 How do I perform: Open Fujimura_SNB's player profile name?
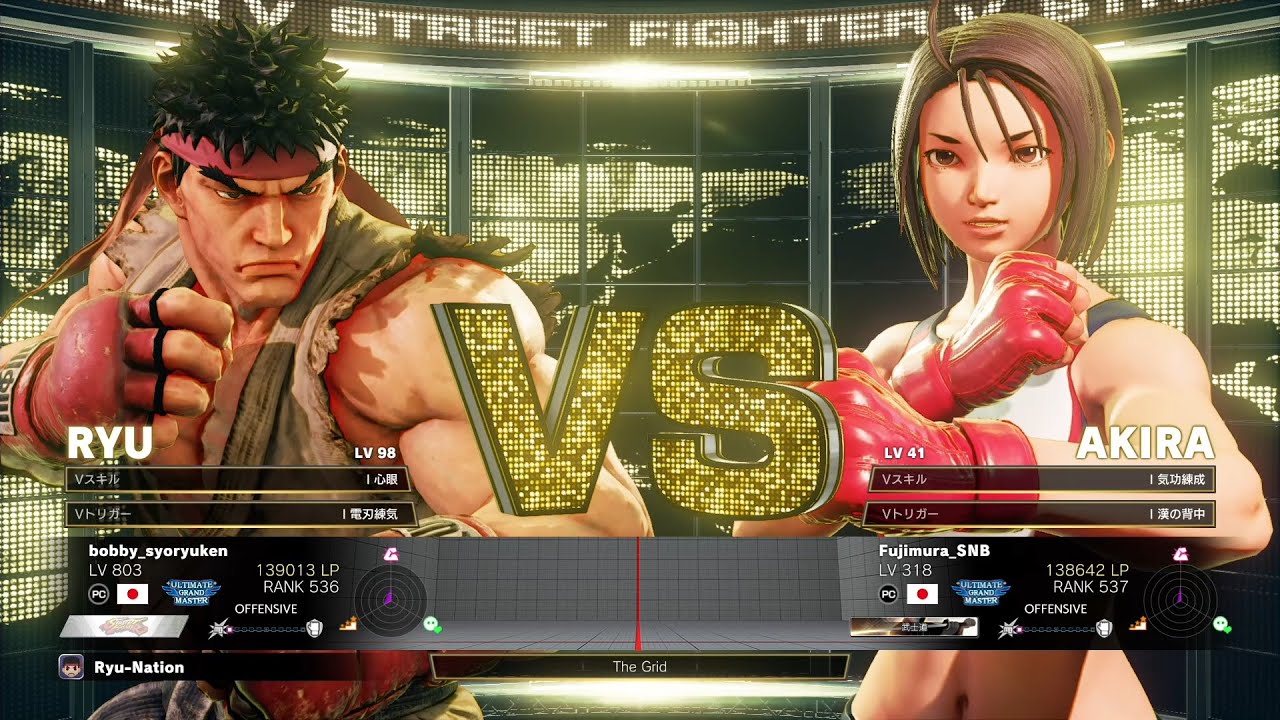coord(934,551)
